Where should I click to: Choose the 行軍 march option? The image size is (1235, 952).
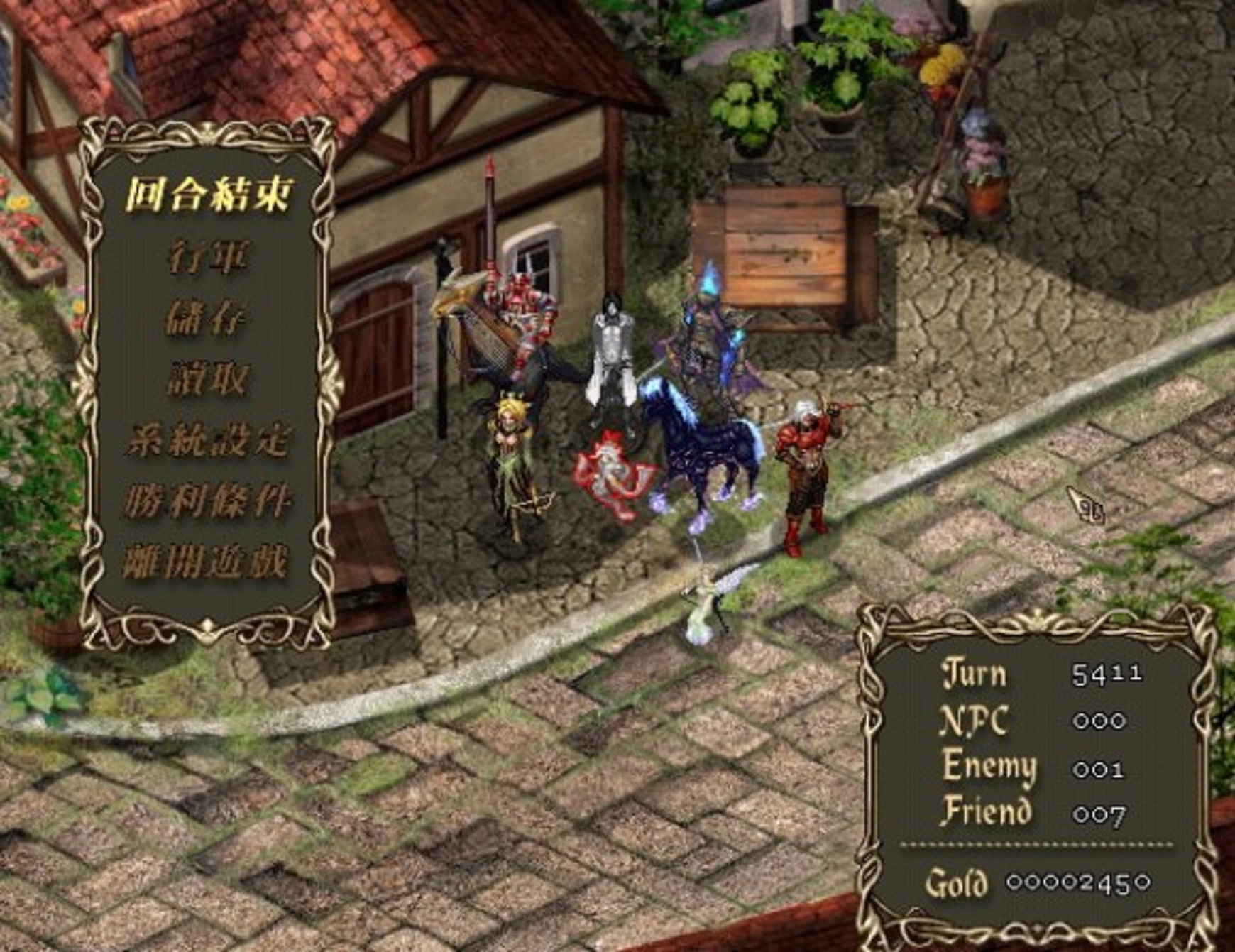(208, 257)
